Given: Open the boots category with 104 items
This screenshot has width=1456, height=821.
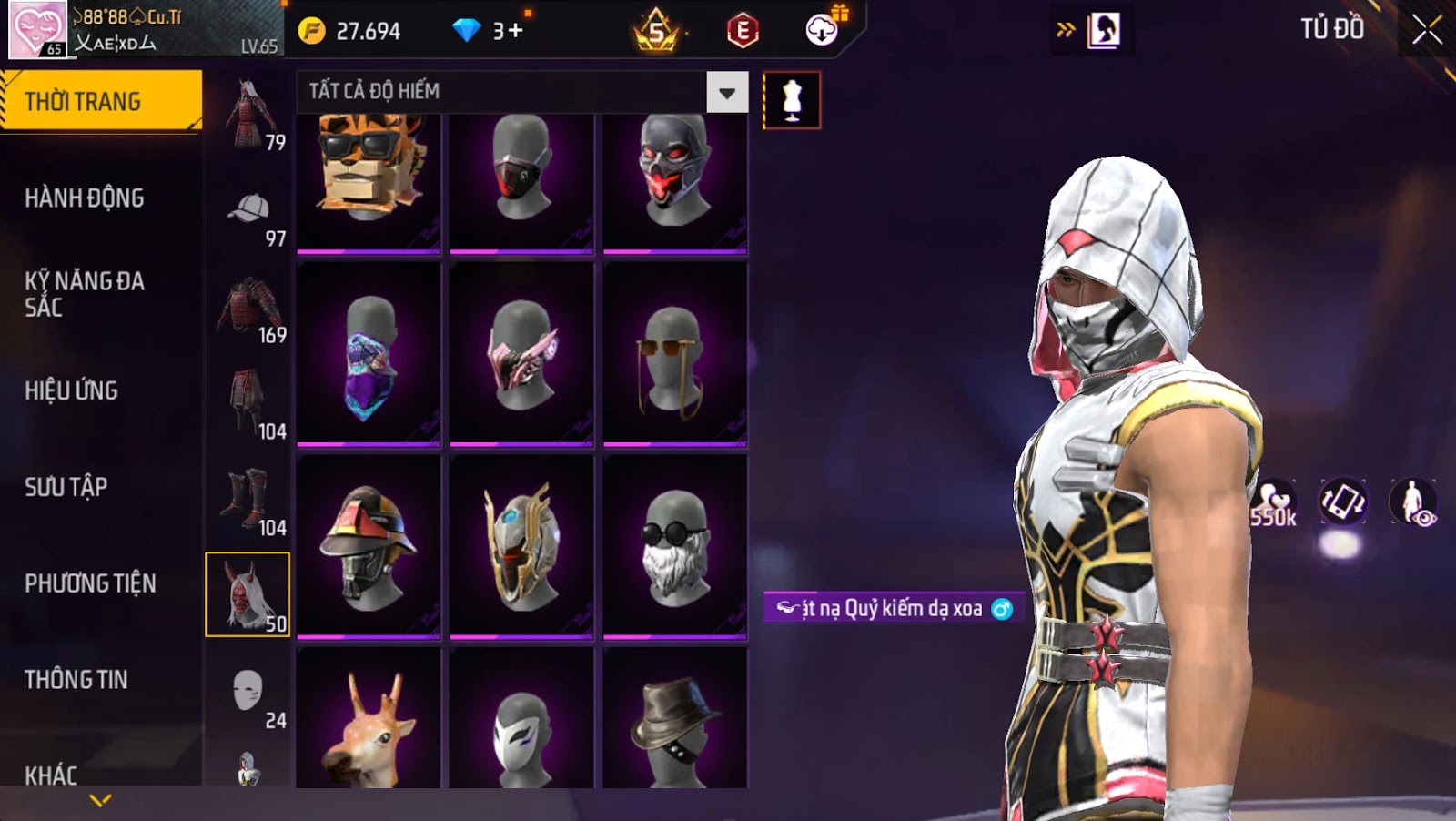Looking at the screenshot, I should click(x=248, y=502).
